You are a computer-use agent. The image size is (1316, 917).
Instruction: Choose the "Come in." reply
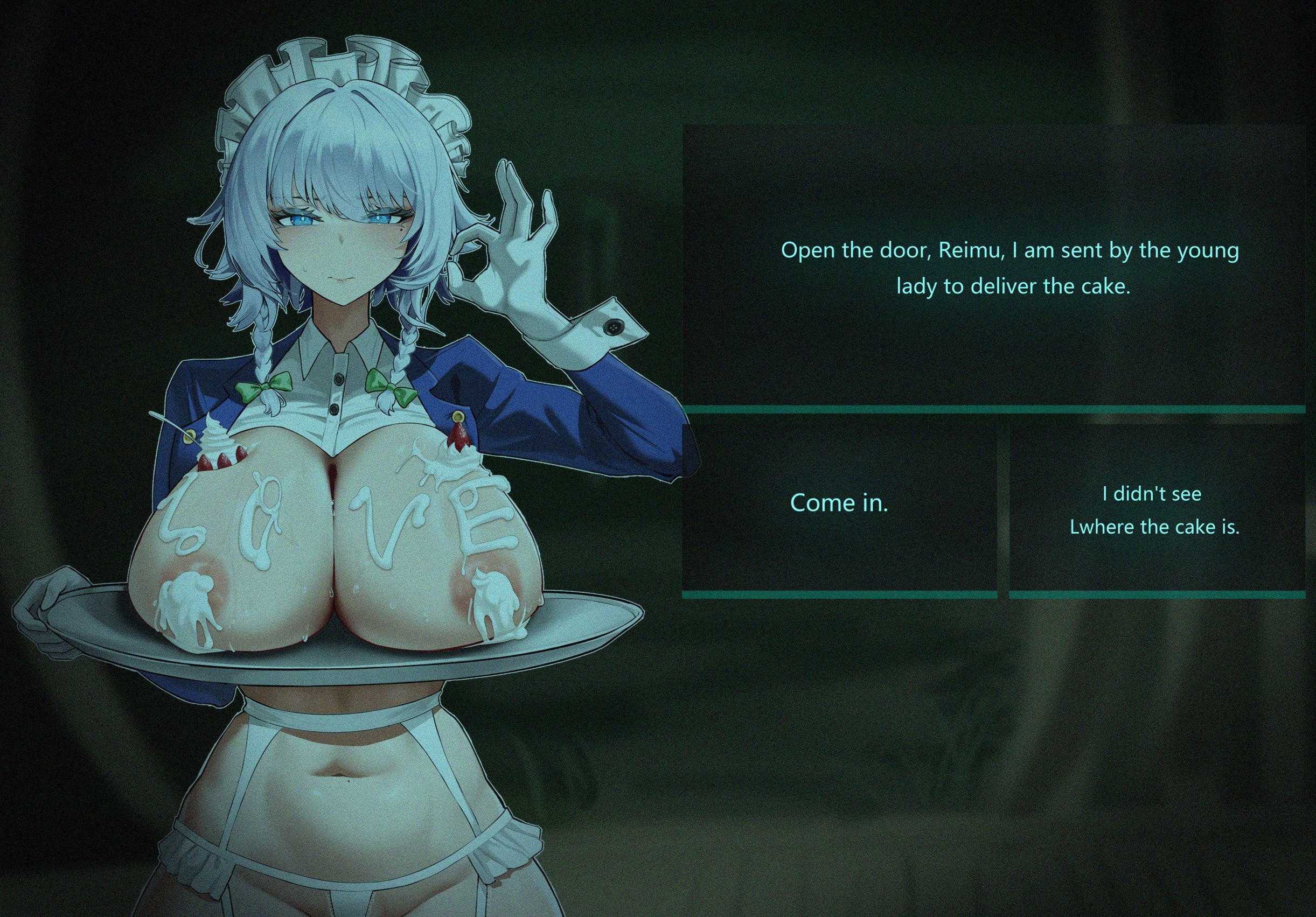point(839,503)
